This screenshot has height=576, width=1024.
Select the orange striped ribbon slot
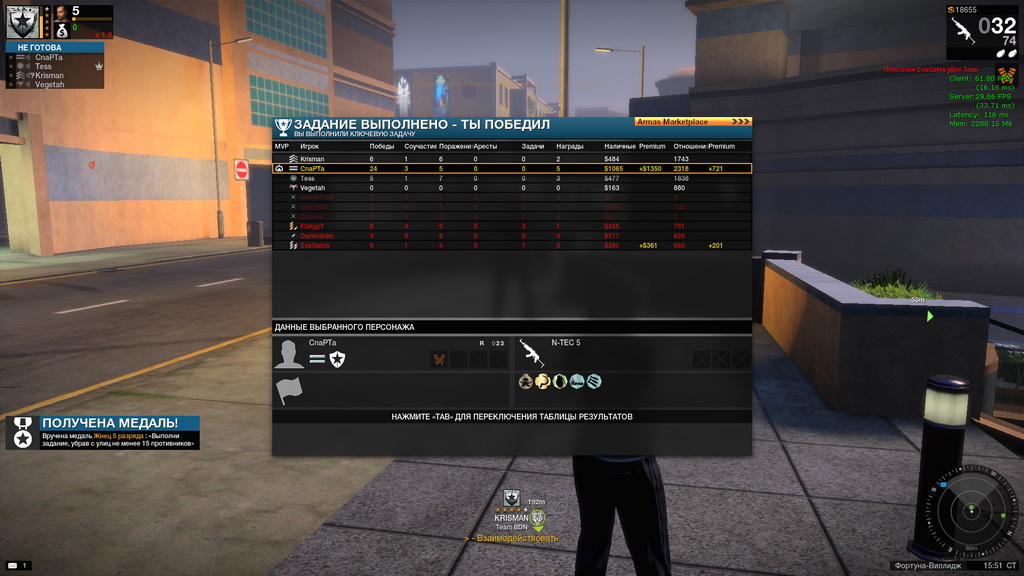[438, 359]
